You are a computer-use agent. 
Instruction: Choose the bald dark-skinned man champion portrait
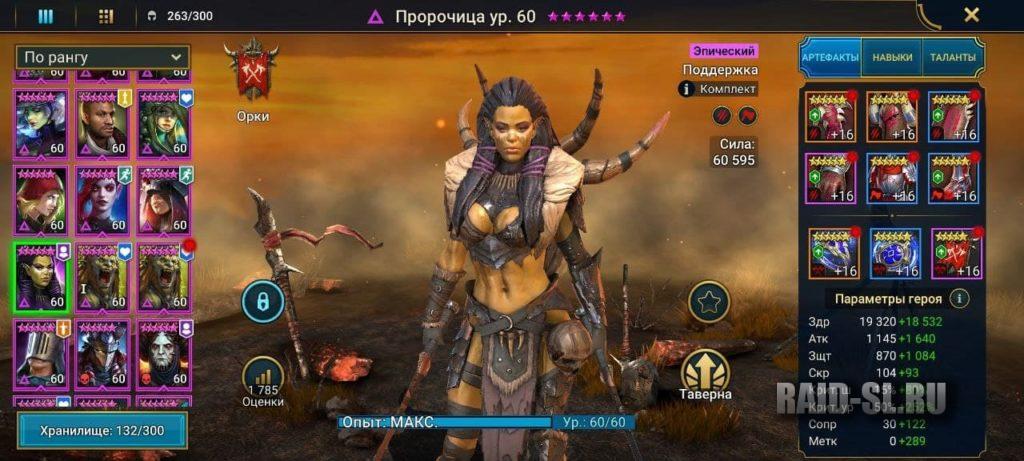pyautogui.click(x=103, y=124)
